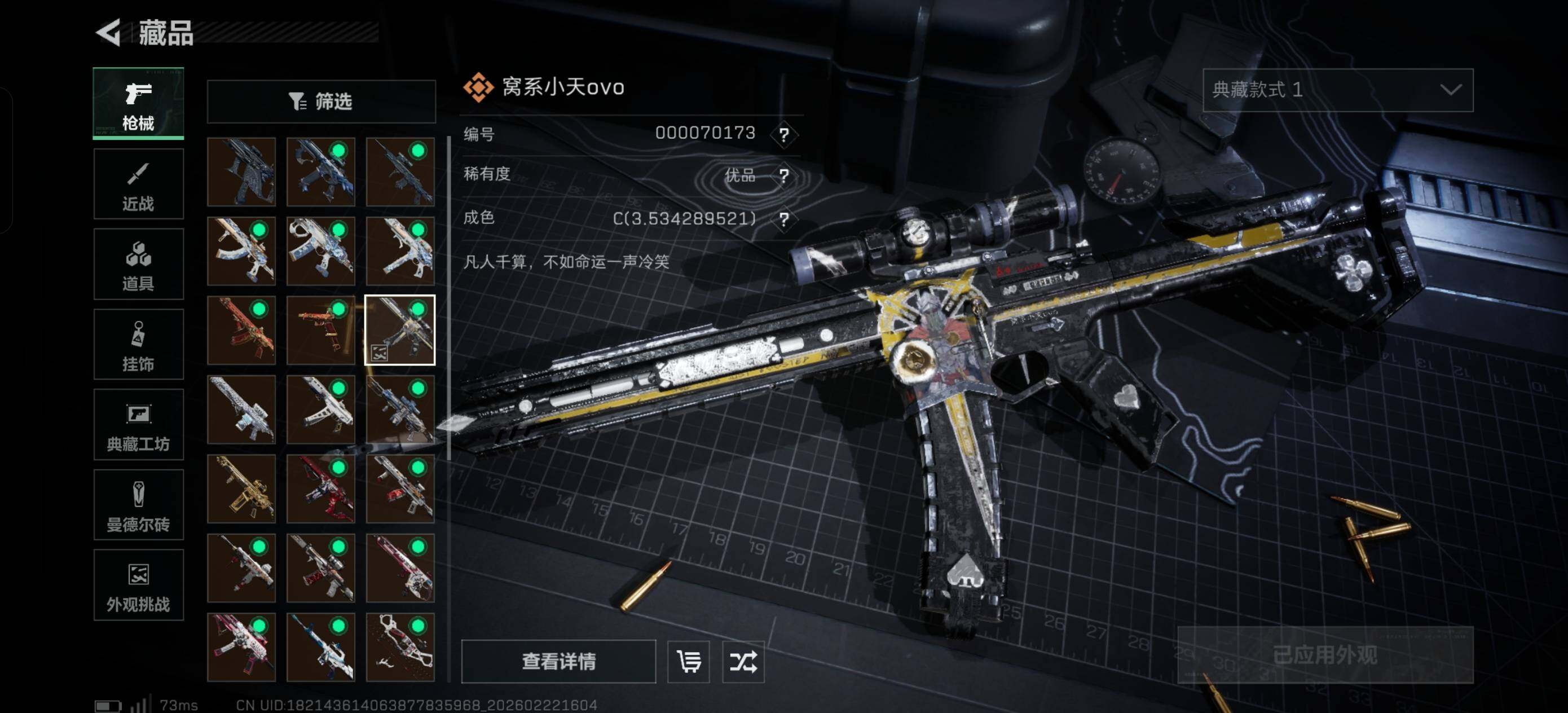Viewport: 1568px width, 713px height.
Task: Expand the 典藏款式 1 style dropdown
Action: [x=1337, y=90]
